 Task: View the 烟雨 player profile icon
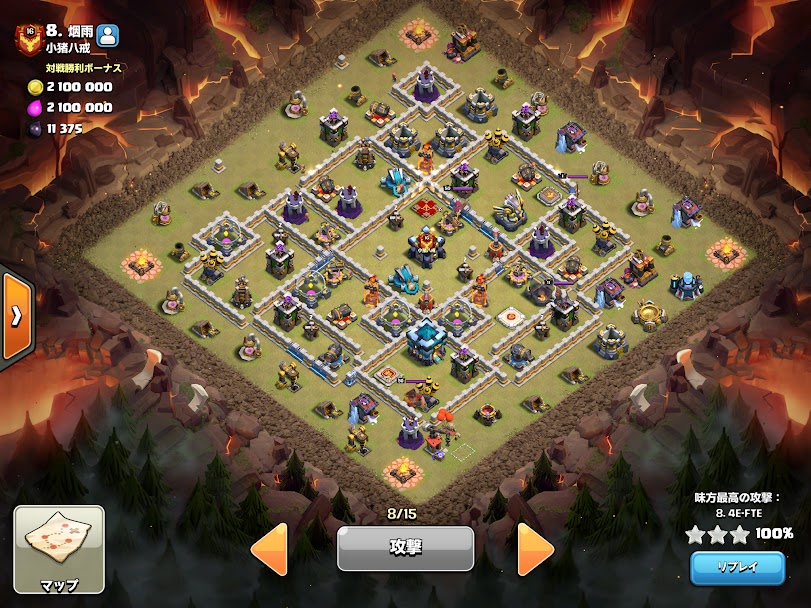(108, 35)
